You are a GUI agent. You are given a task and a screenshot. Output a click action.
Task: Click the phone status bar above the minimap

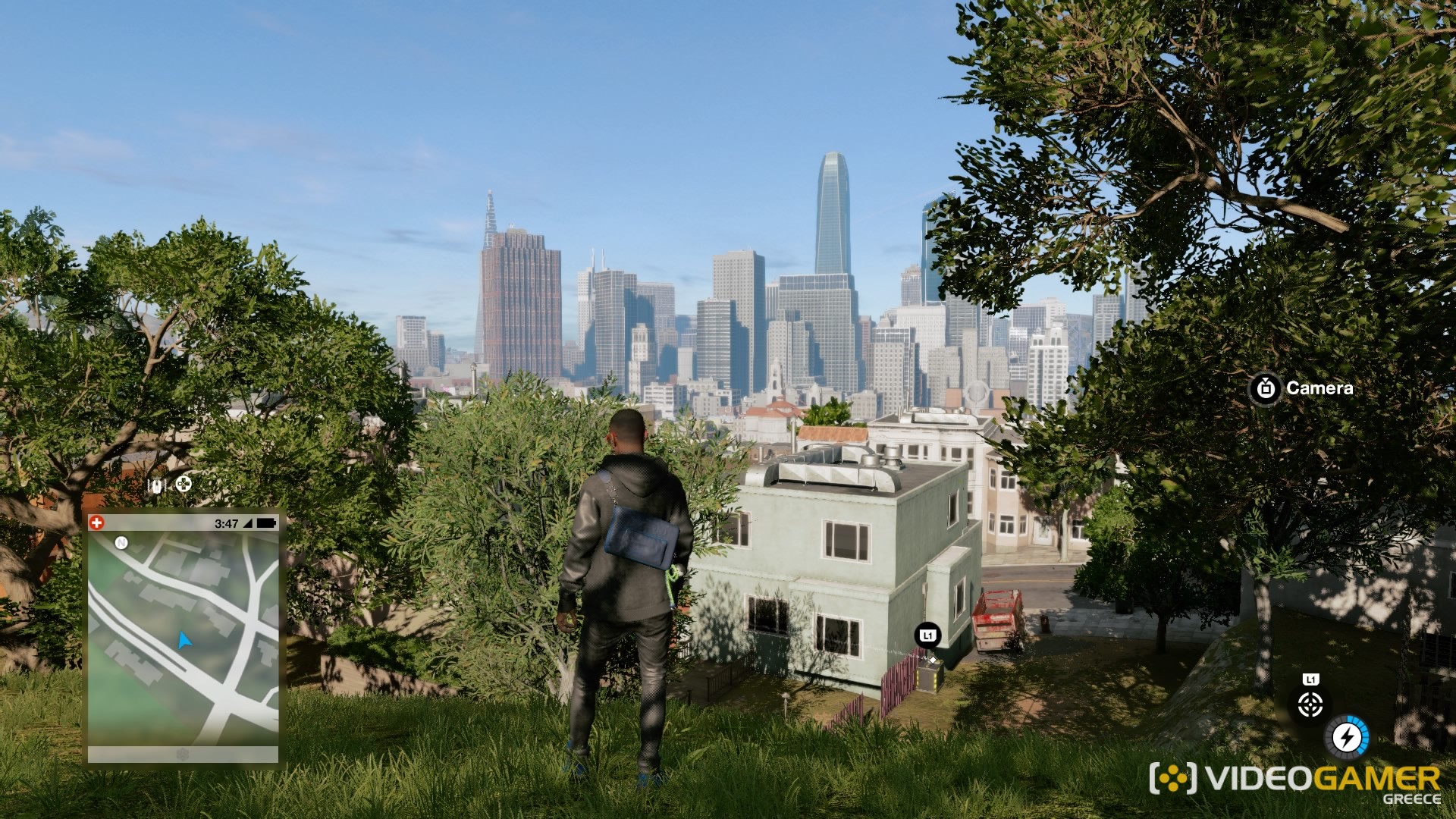point(182,522)
